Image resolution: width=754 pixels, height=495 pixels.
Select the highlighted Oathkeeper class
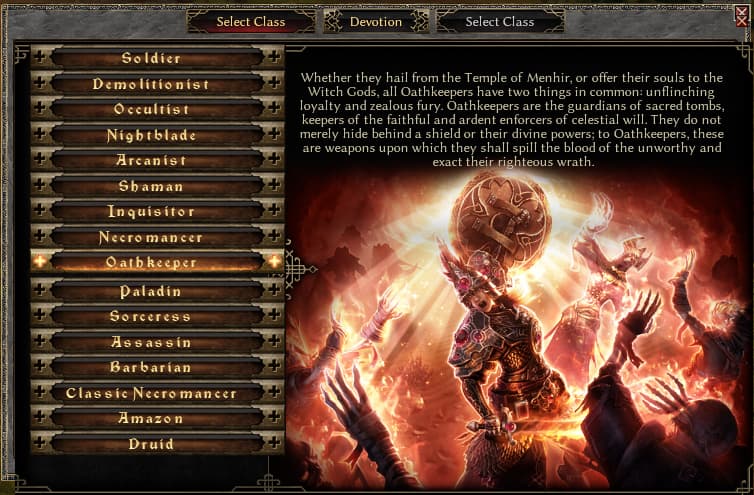152,262
